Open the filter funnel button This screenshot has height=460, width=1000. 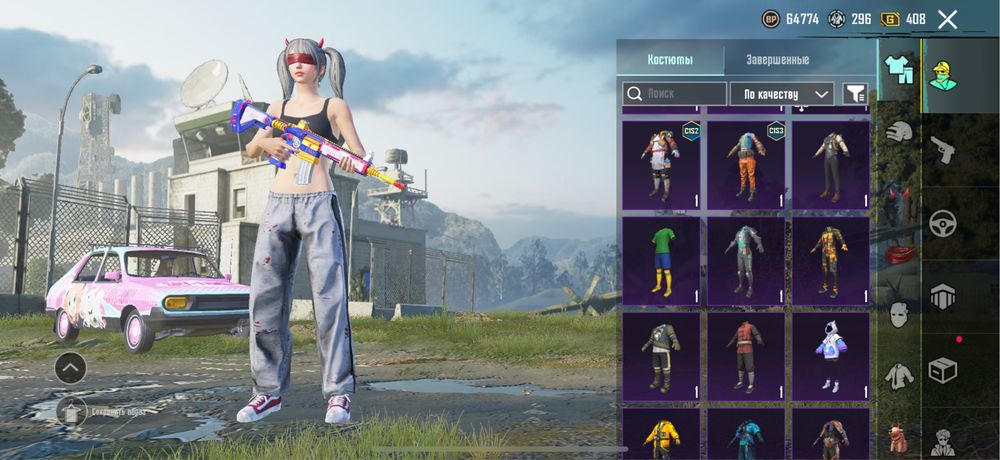(x=855, y=94)
